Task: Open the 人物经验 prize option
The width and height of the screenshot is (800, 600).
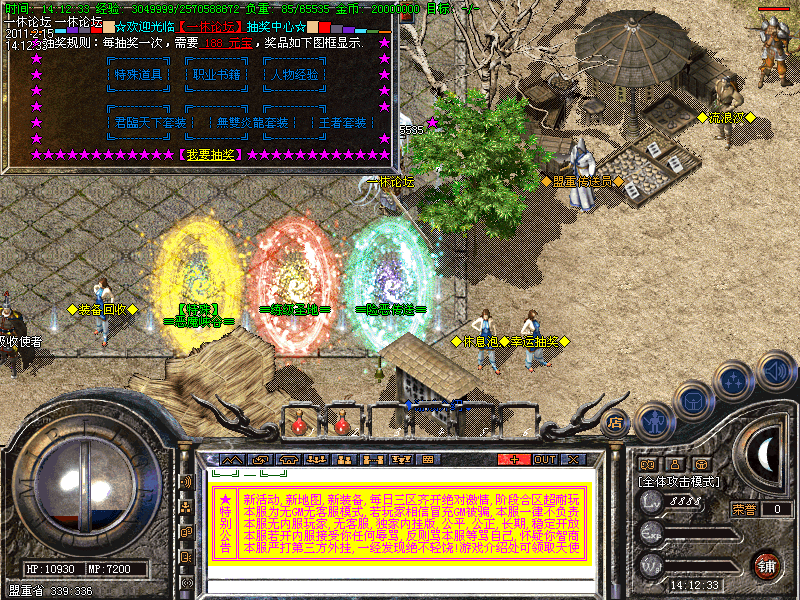Action: point(294,74)
